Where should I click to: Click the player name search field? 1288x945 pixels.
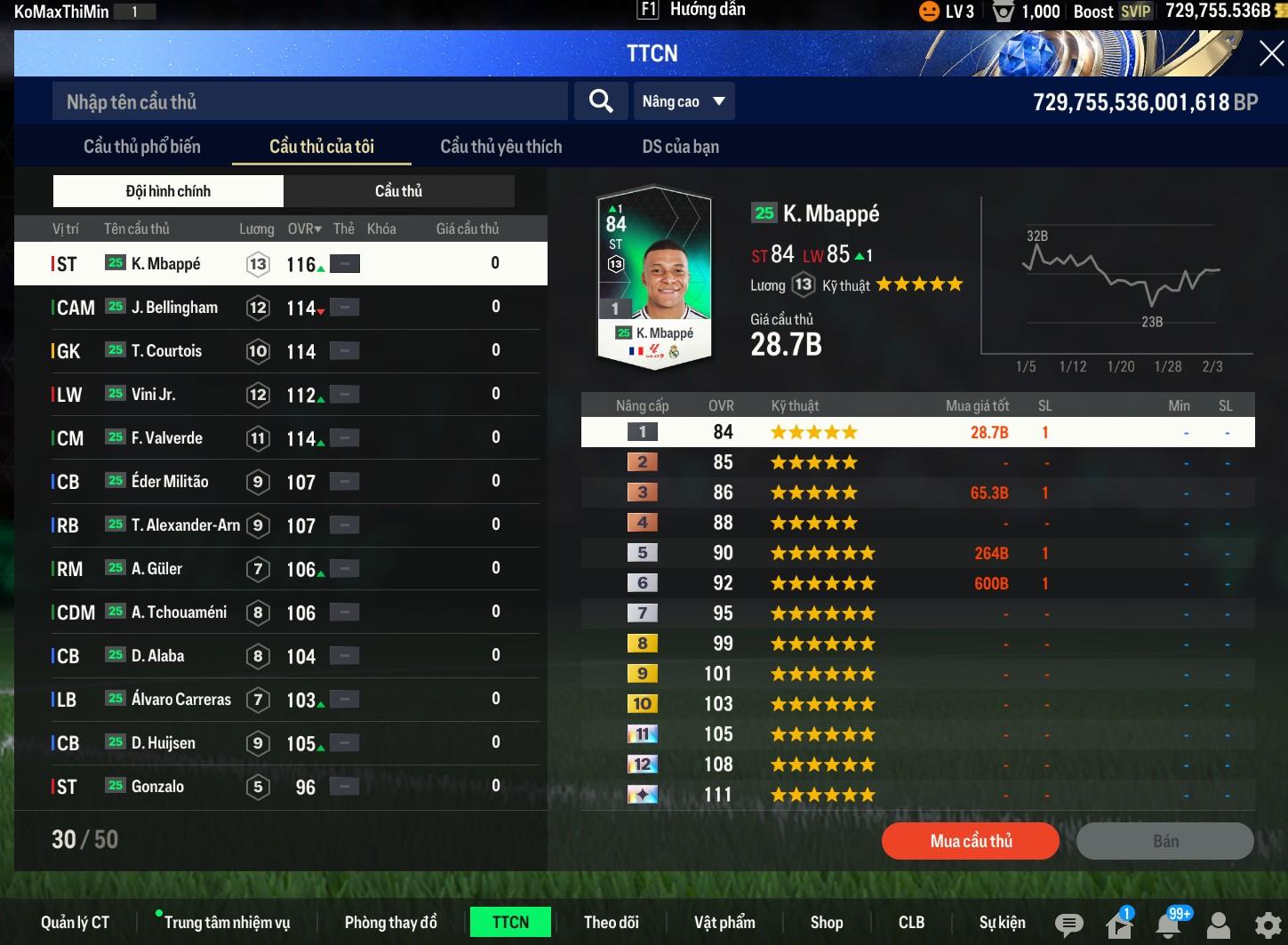[x=309, y=102]
